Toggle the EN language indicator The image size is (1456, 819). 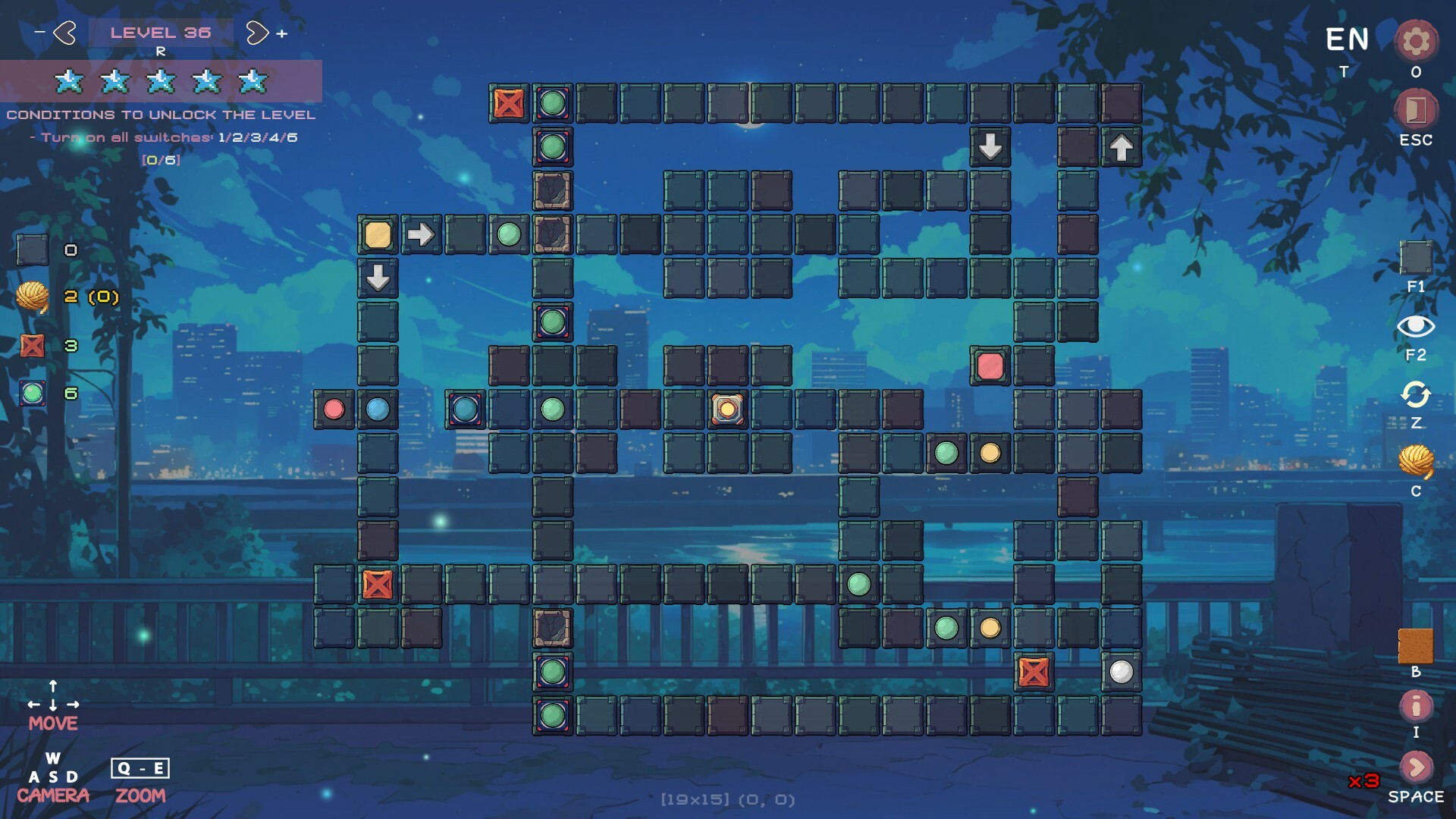[x=1346, y=37]
